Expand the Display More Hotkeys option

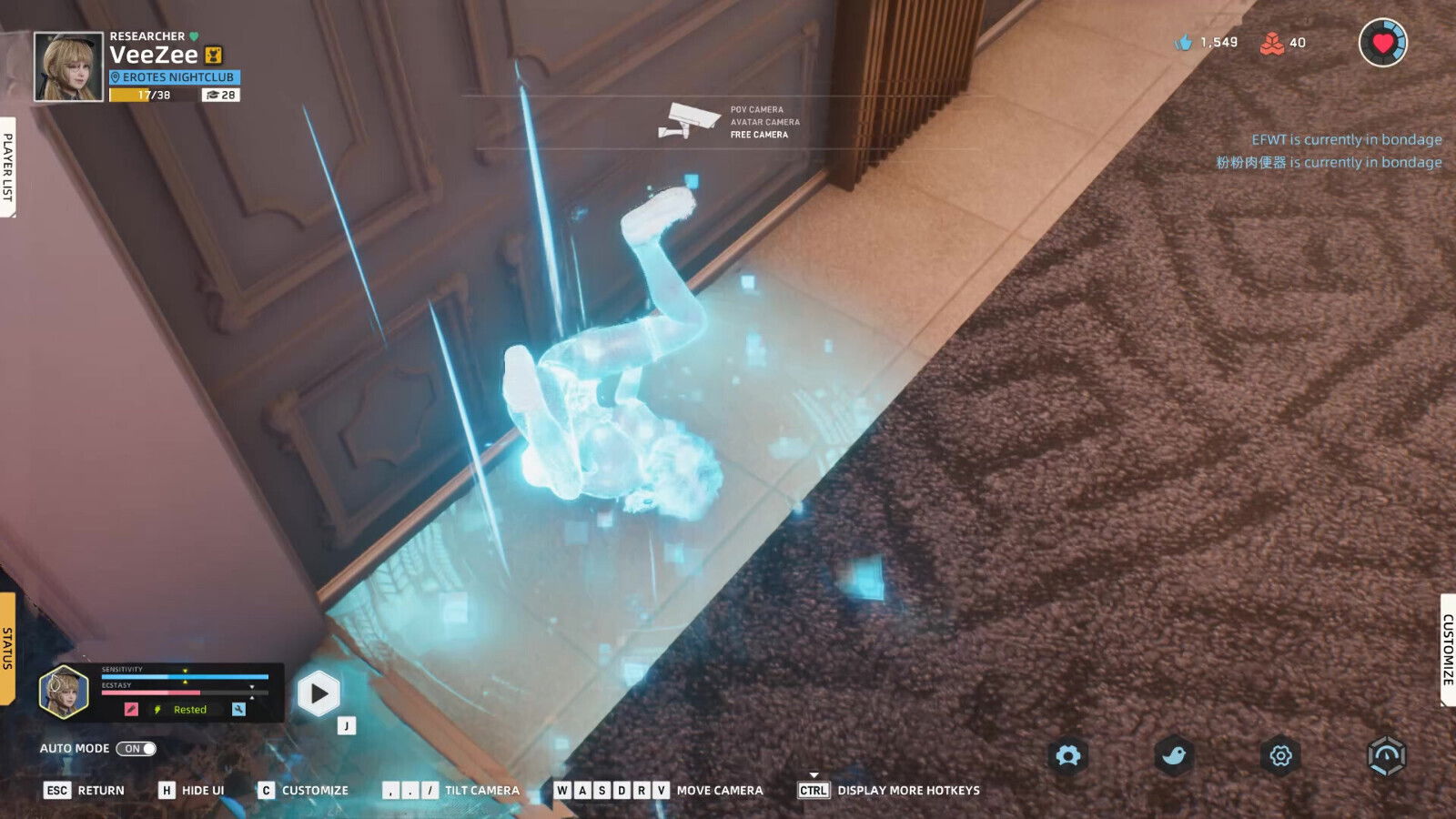coord(907,791)
